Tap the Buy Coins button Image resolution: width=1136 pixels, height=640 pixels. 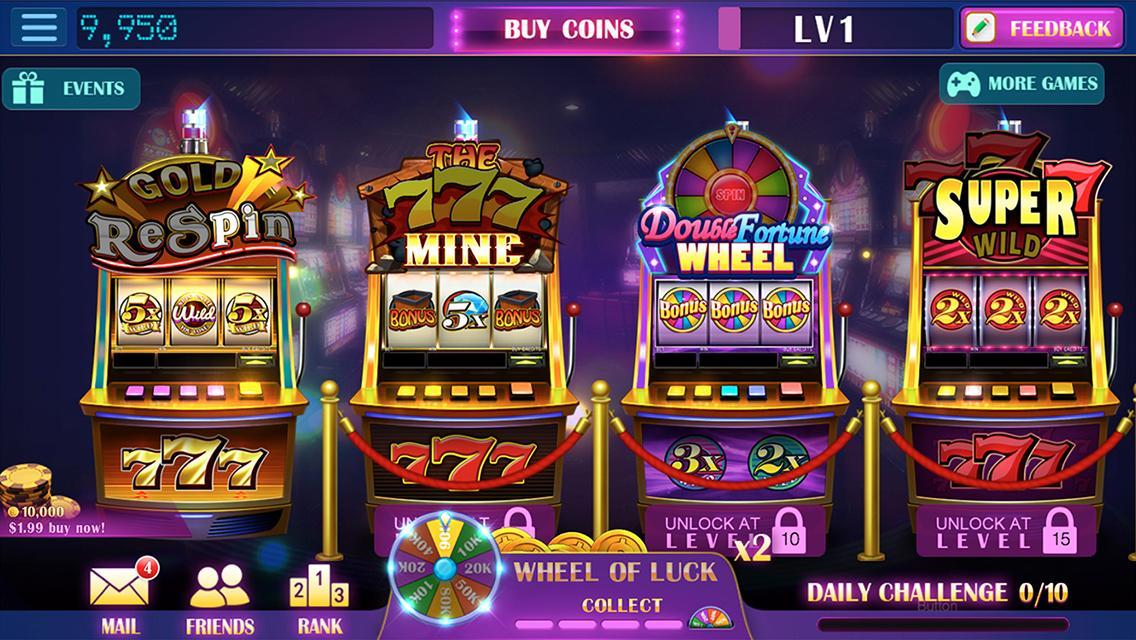(x=568, y=28)
